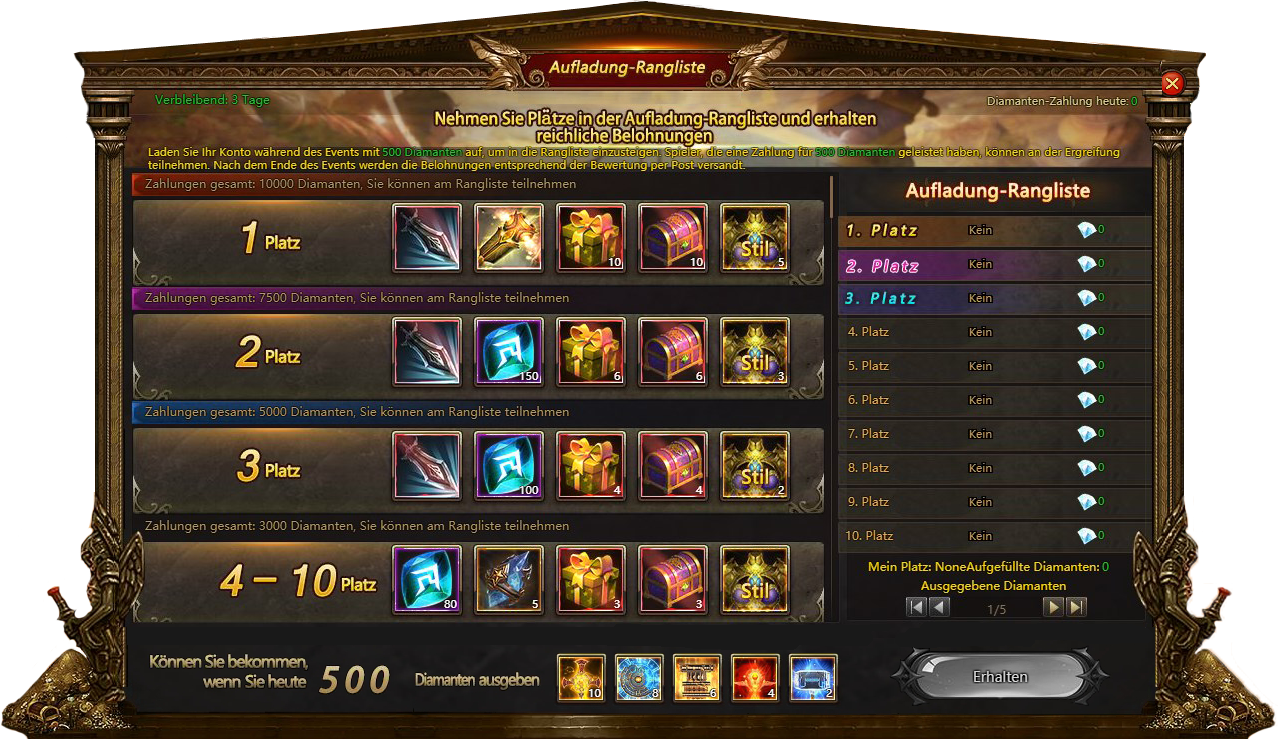Inspect the golden gift box in 3 Platz row

click(591, 466)
